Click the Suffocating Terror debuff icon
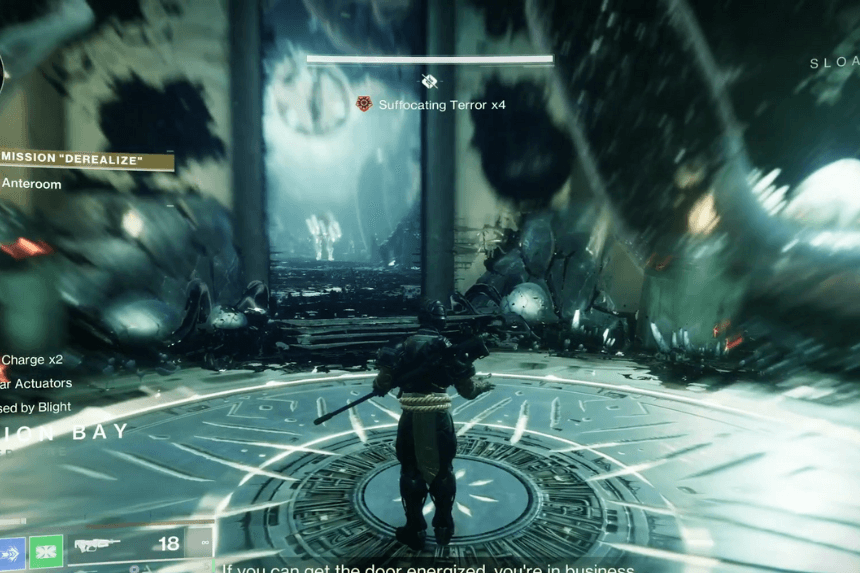 click(x=364, y=104)
